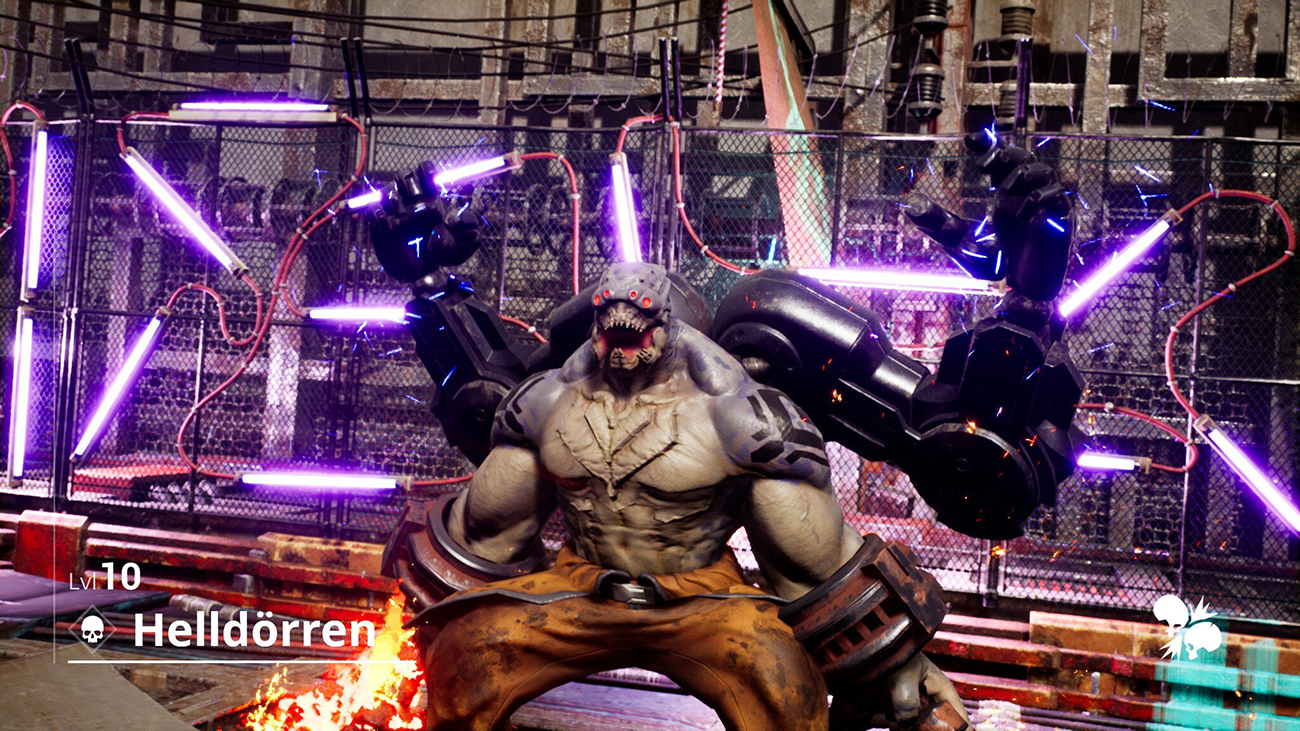Click the white emblem in the bottom-right corner

1187,626
